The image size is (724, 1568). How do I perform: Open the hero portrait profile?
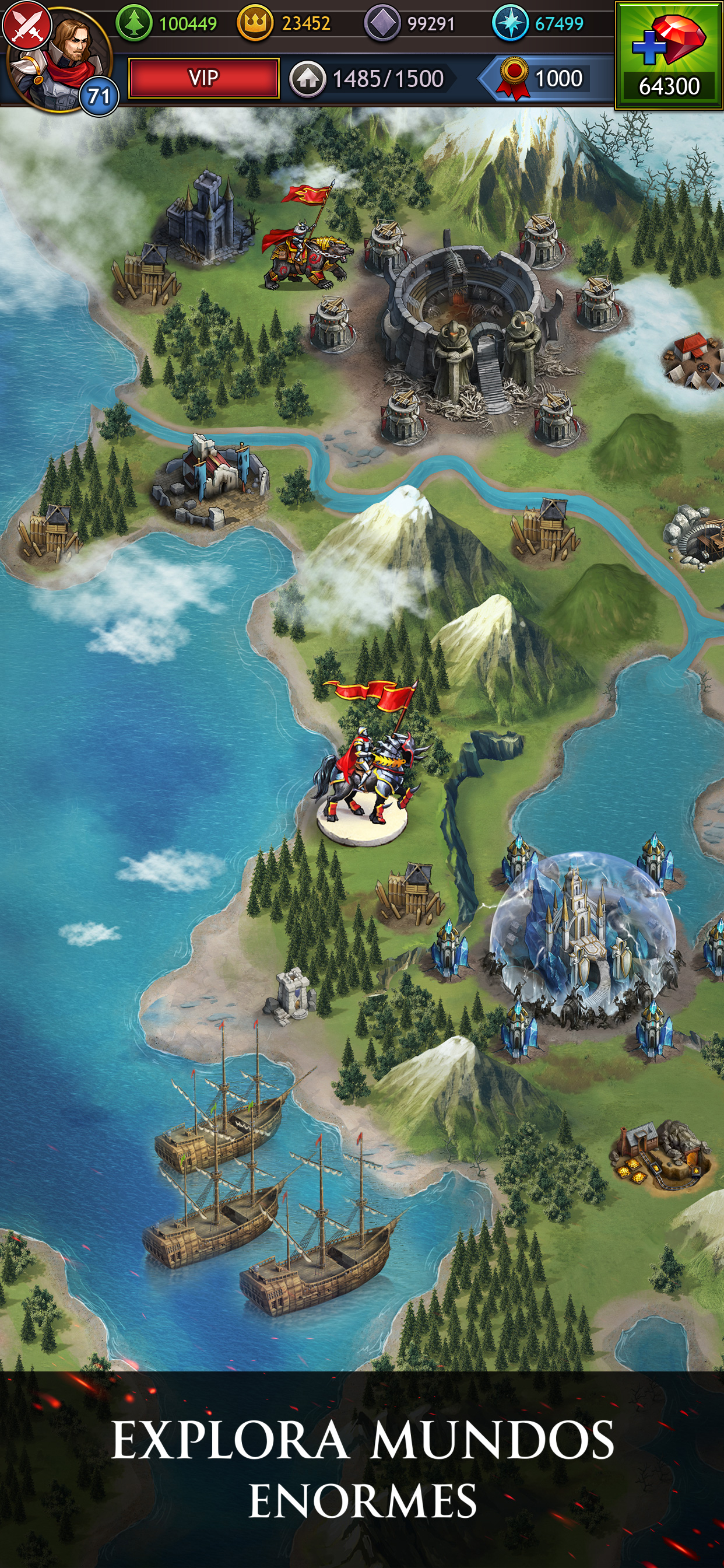(x=68, y=61)
